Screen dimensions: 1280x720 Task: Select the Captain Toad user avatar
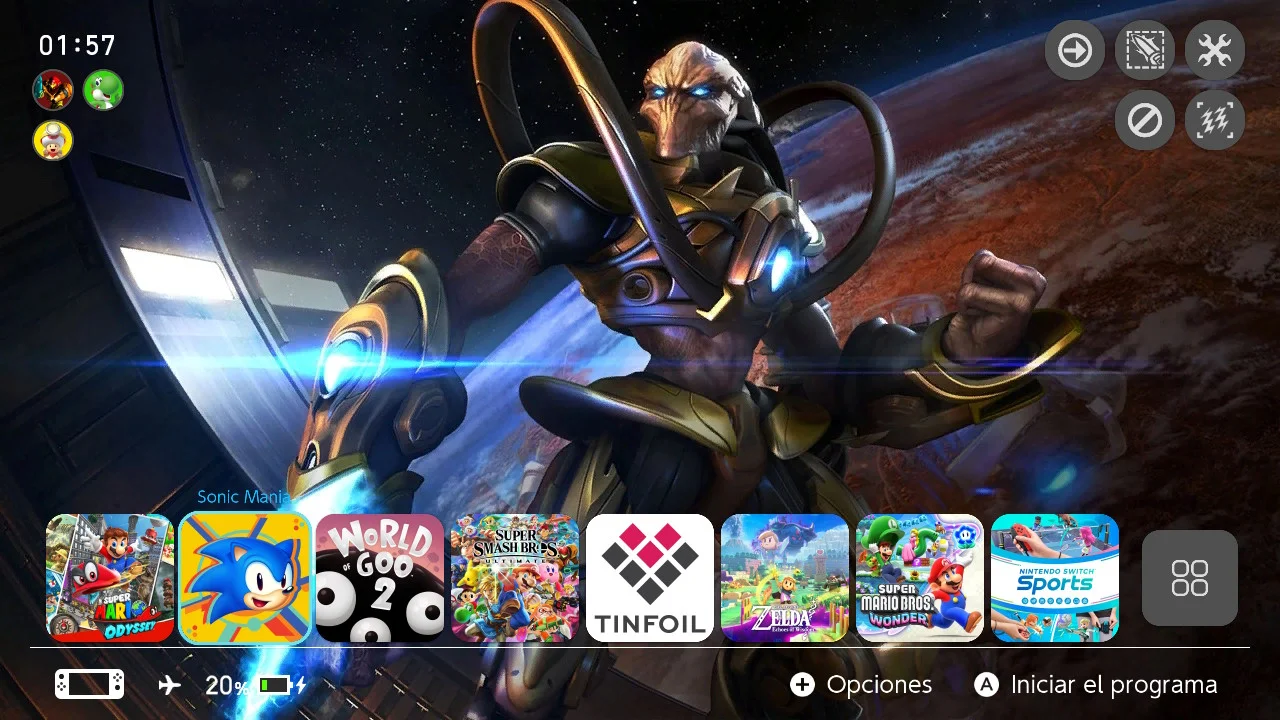tap(52, 141)
